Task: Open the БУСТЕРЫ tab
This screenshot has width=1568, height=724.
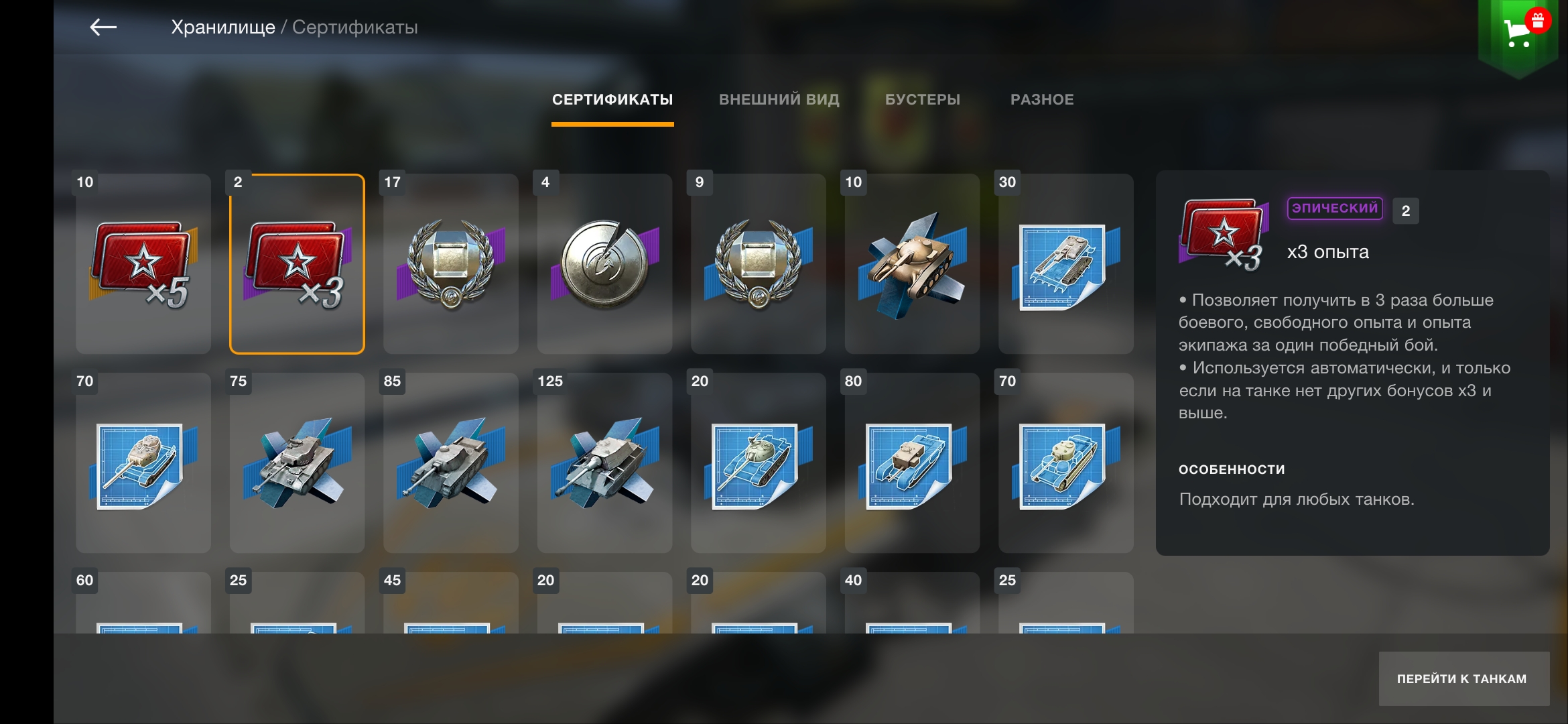Action: click(922, 100)
